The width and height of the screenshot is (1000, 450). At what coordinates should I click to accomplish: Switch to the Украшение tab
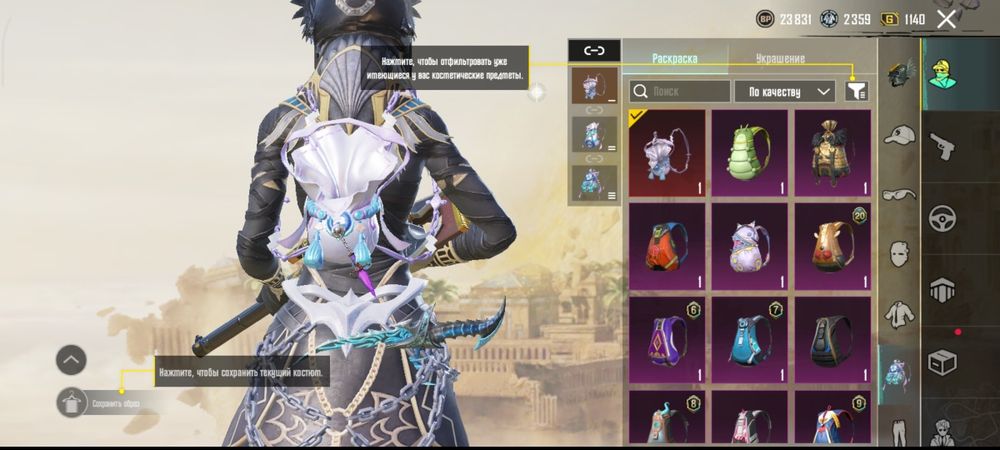click(x=780, y=59)
